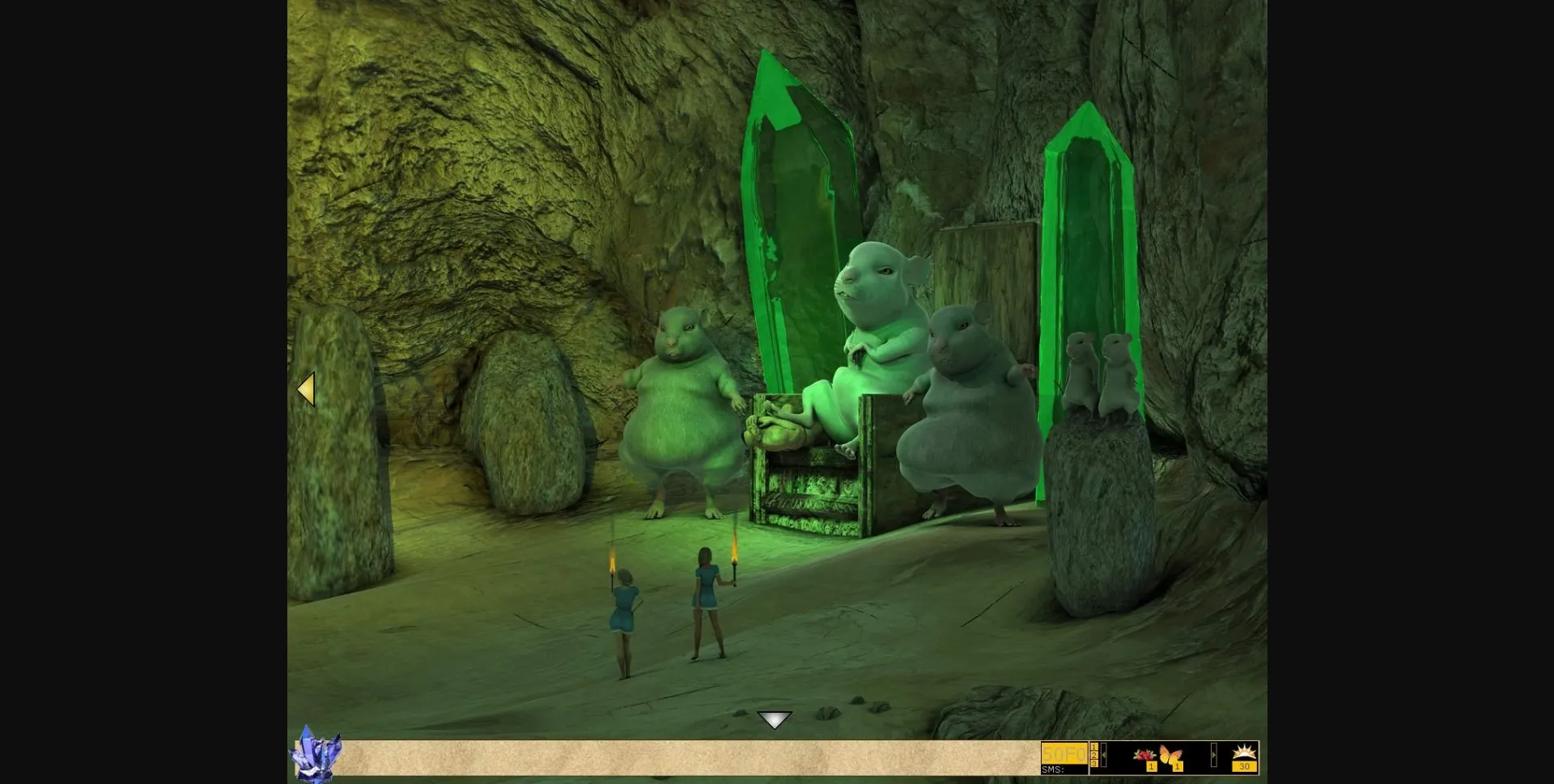Image resolution: width=1554 pixels, height=784 pixels.
Task: Open the blue crystal menu icon
Action: click(315, 754)
